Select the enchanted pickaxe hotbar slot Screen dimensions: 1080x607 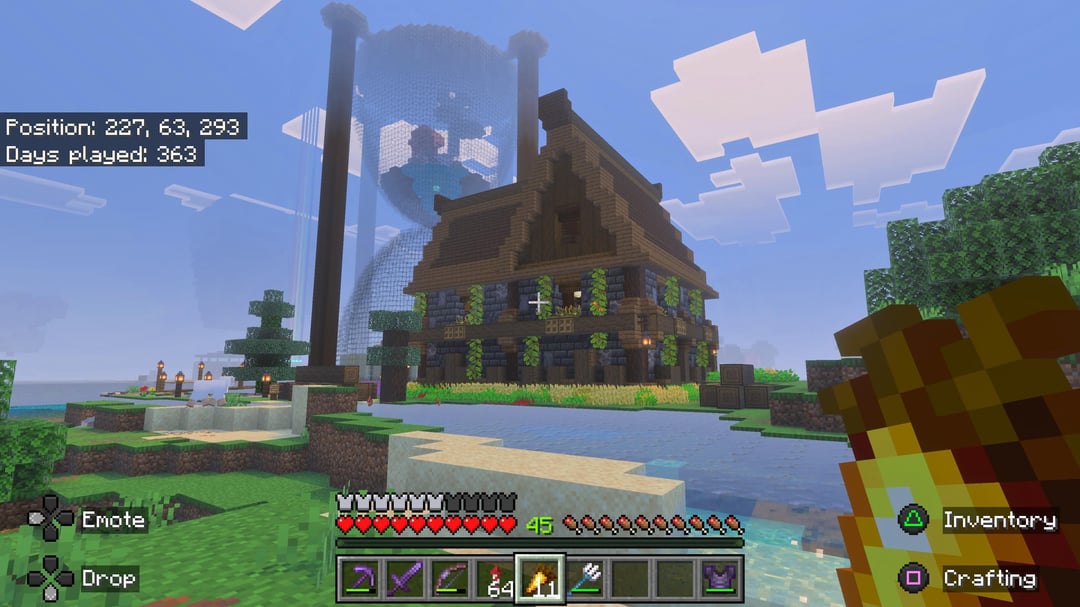click(358, 579)
